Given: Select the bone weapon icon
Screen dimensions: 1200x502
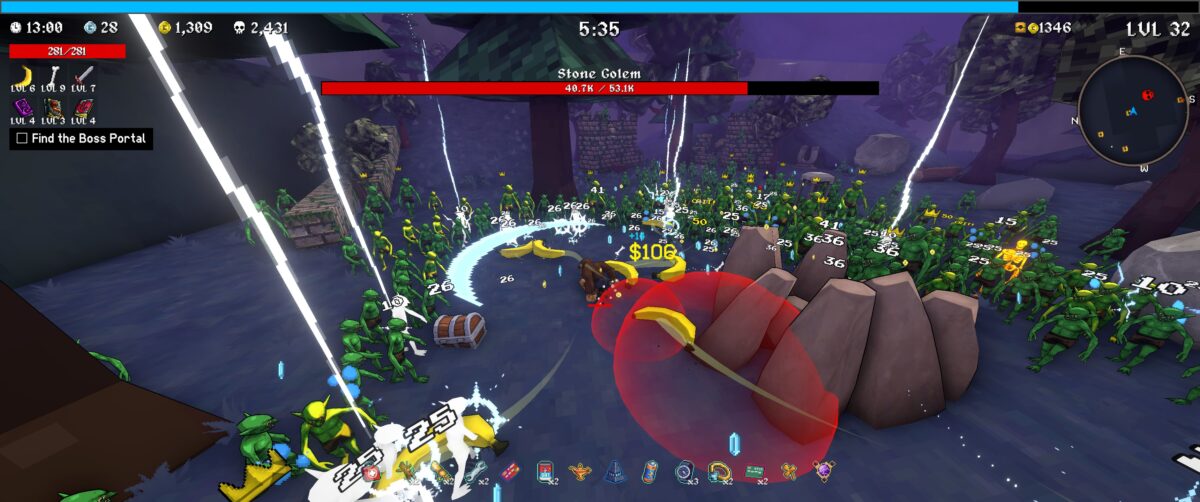Looking at the screenshot, I should tap(54, 77).
